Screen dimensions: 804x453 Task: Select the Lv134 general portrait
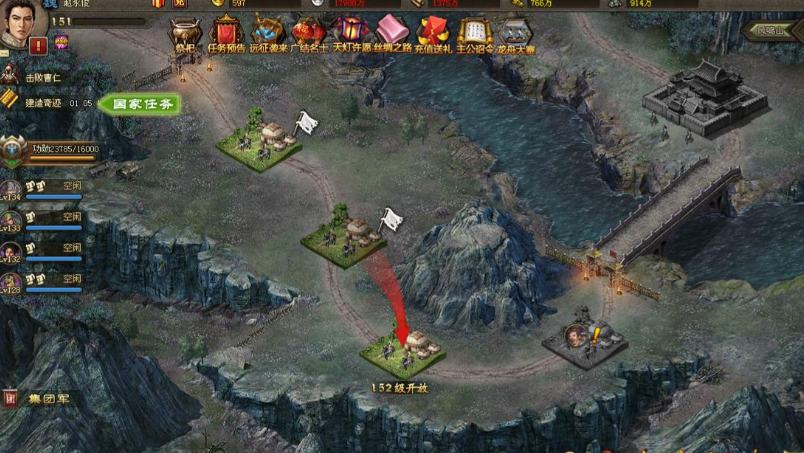(x=12, y=191)
